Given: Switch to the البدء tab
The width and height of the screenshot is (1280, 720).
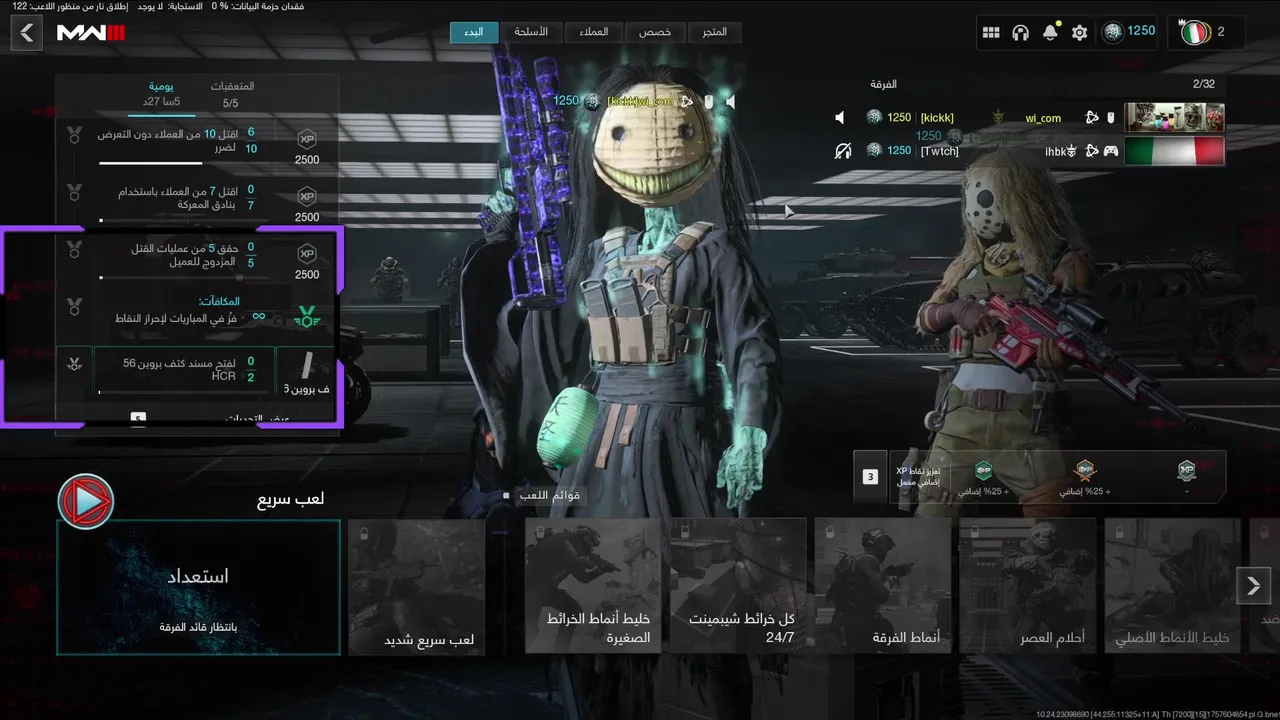Looking at the screenshot, I should [x=474, y=32].
